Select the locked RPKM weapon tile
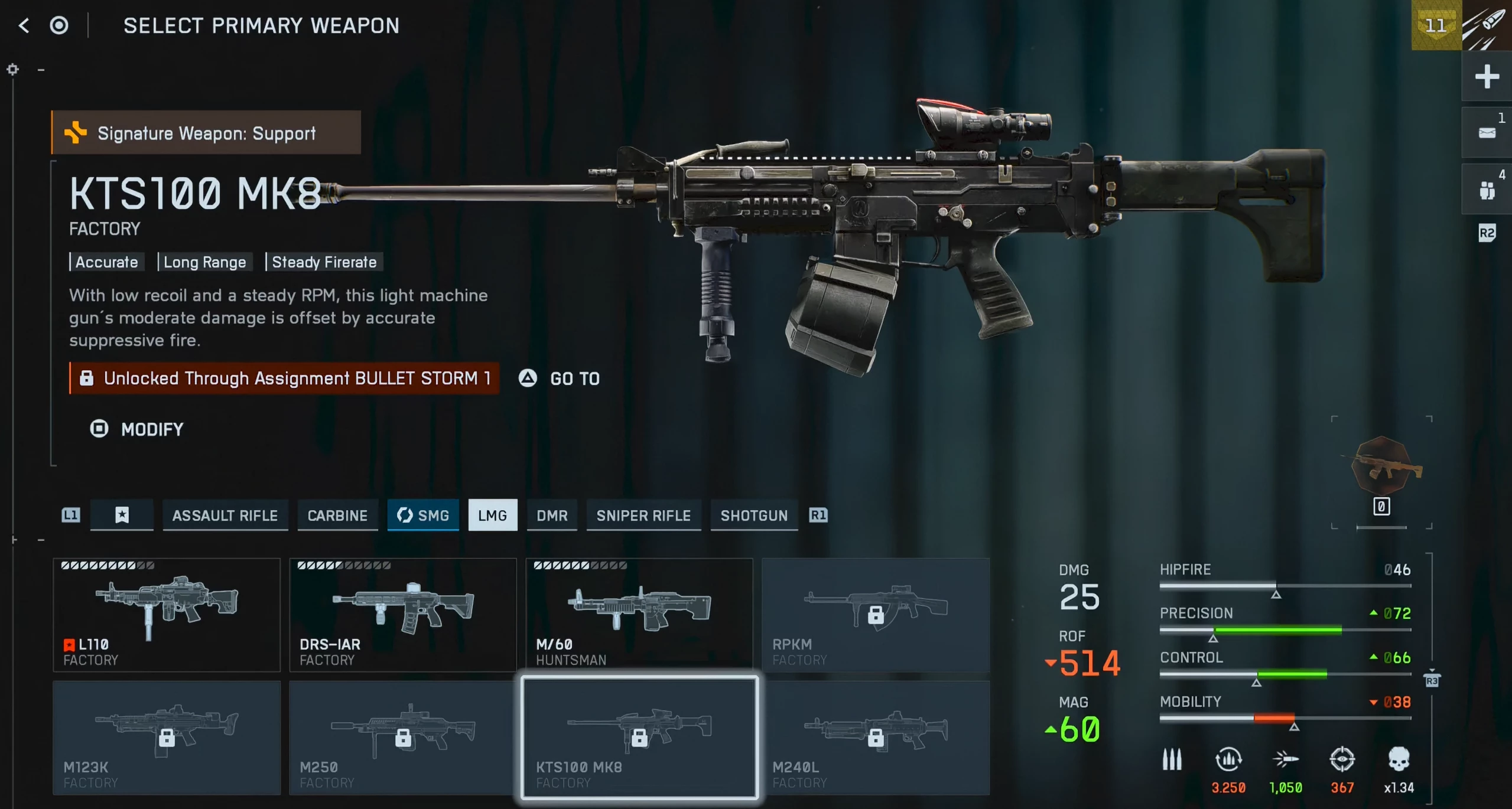 [876, 615]
